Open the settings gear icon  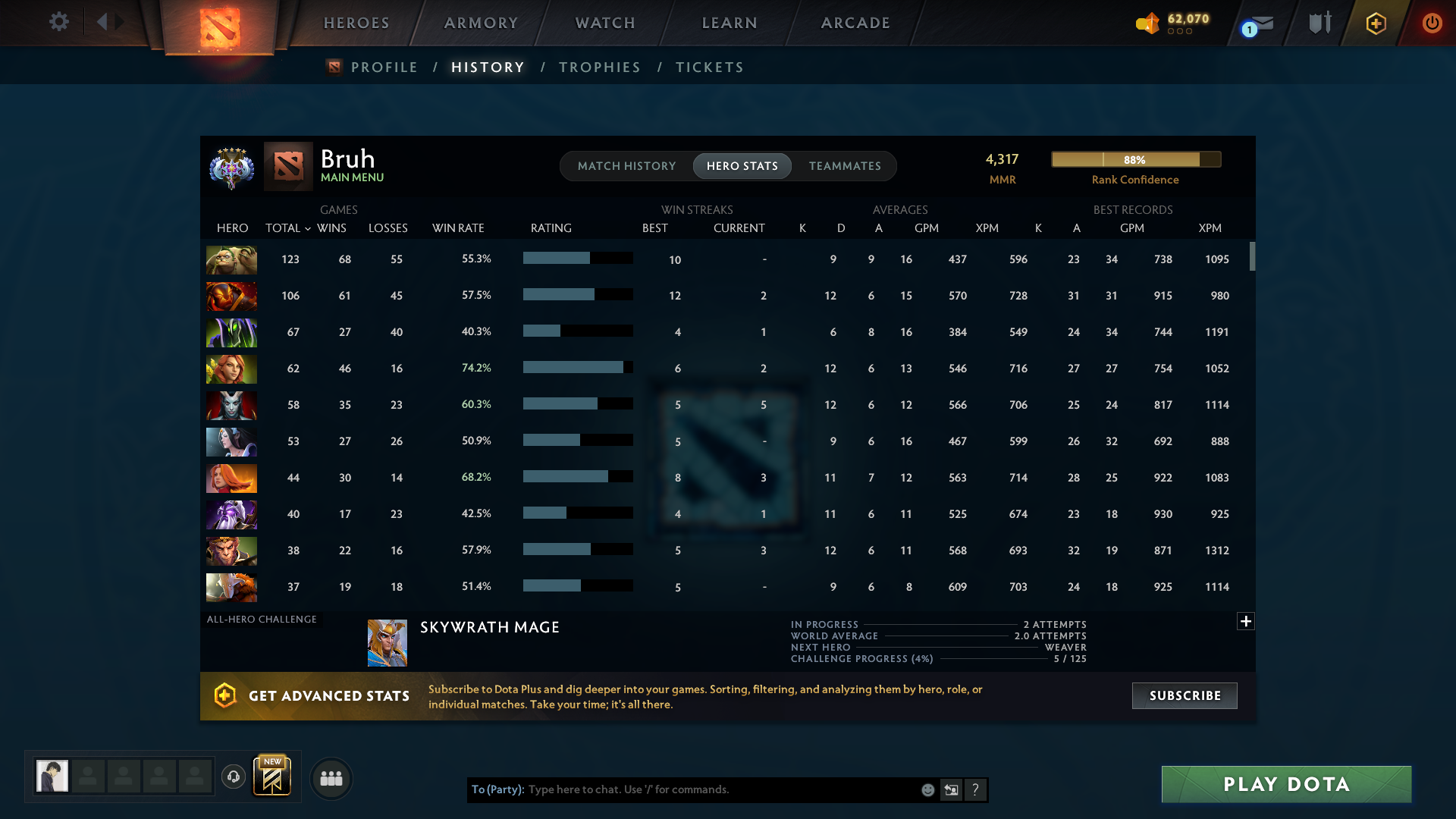pos(59,22)
